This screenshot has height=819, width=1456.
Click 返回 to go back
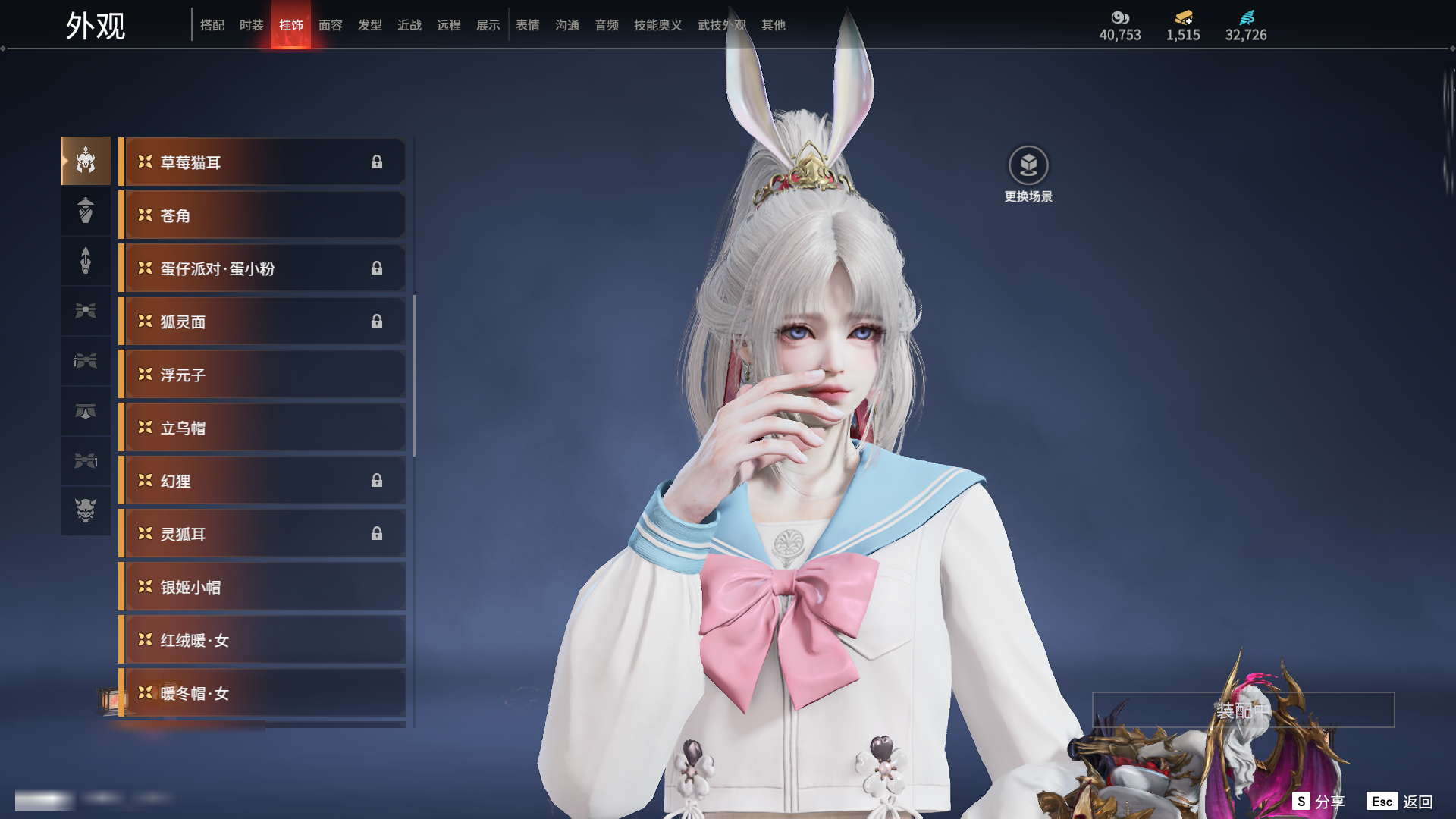point(1400,802)
